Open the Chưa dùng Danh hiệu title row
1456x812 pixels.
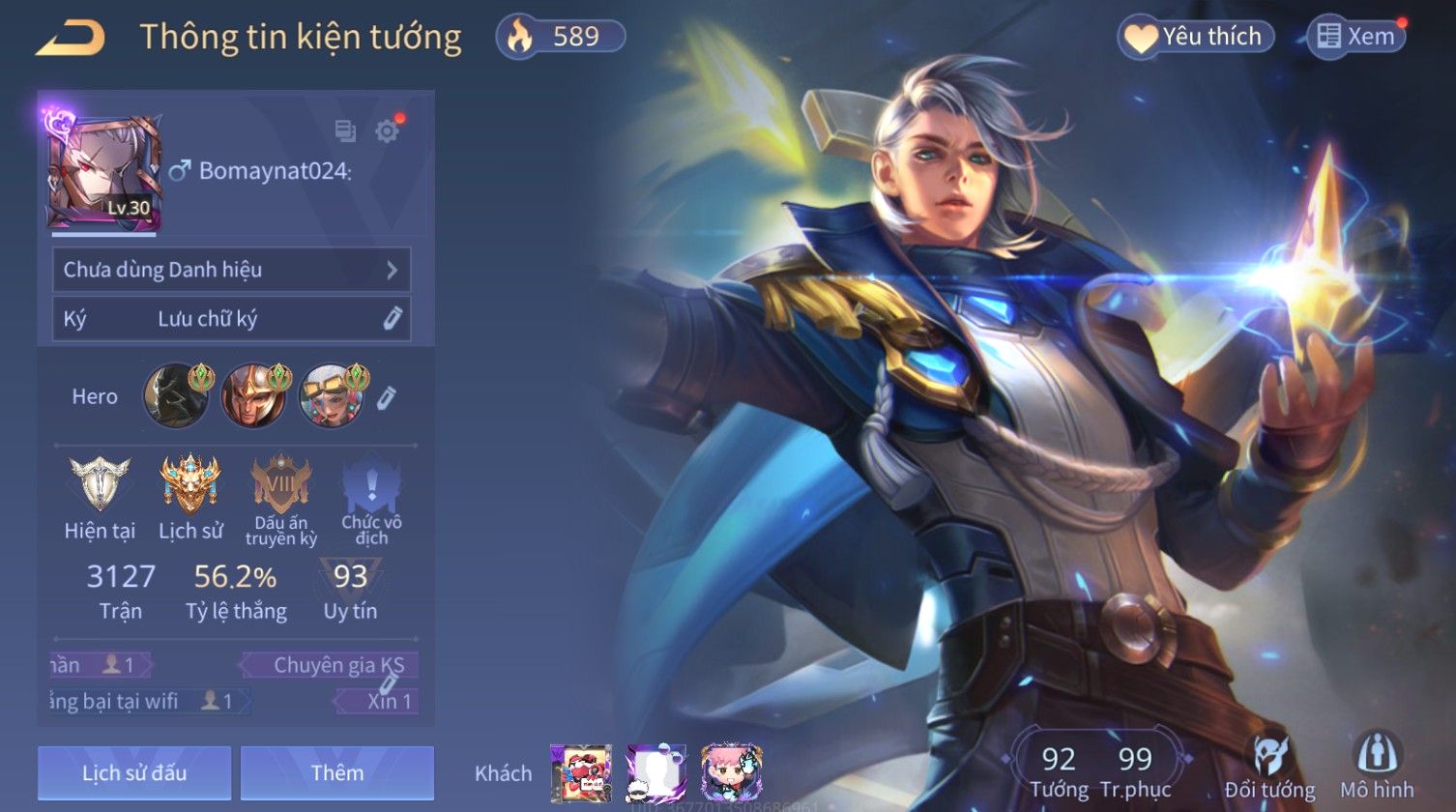(x=231, y=270)
